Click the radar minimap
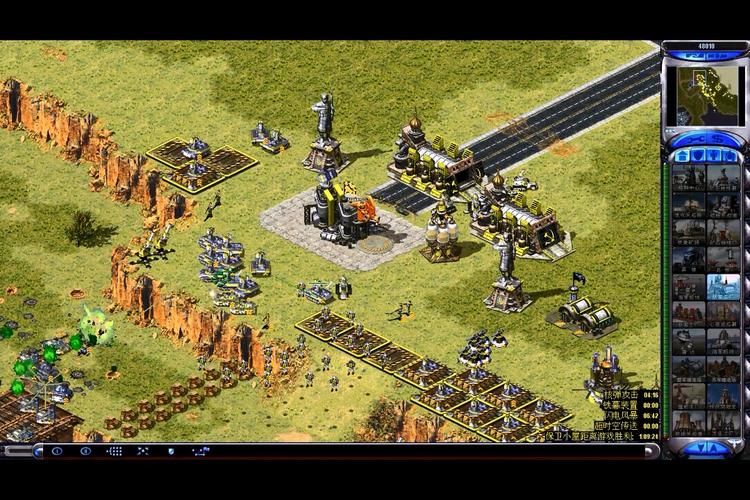The image size is (750, 500). [x=705, y=96]
